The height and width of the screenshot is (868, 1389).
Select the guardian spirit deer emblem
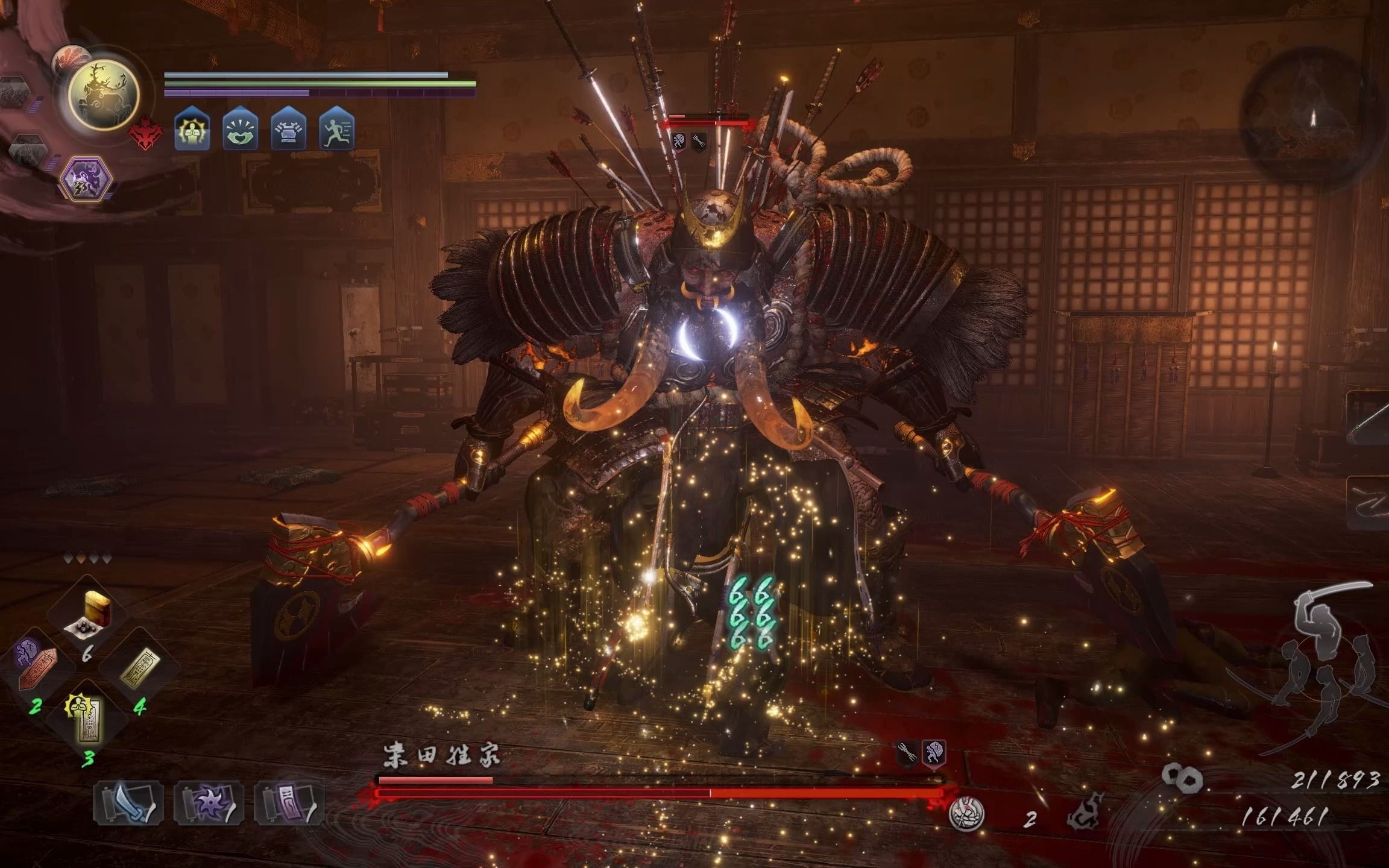104,95
